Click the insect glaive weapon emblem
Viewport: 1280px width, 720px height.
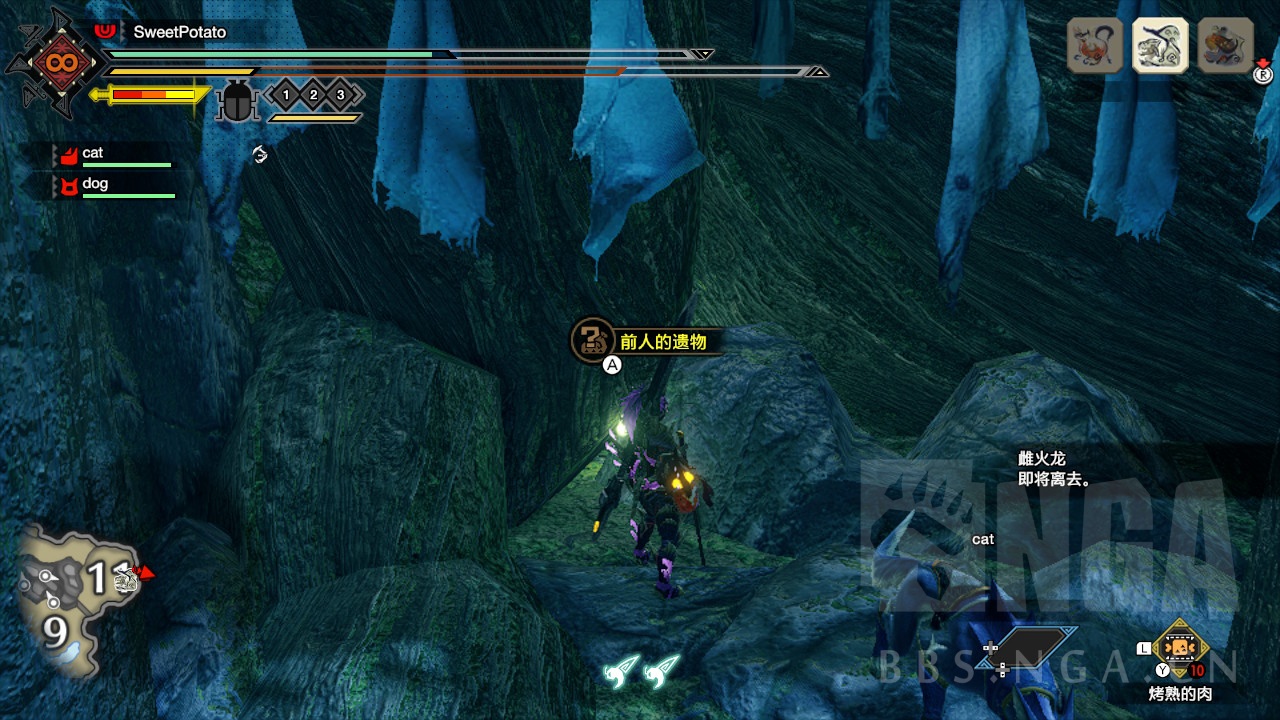coord(55,62)
